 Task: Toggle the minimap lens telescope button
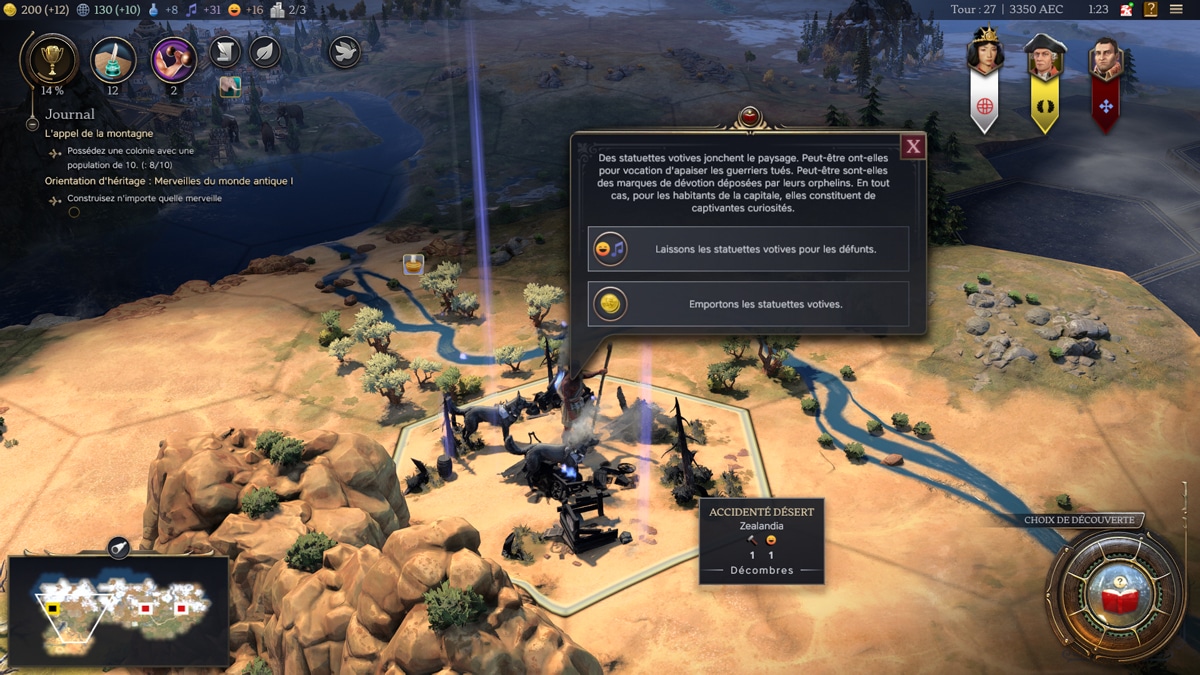[x=118, y=547]
